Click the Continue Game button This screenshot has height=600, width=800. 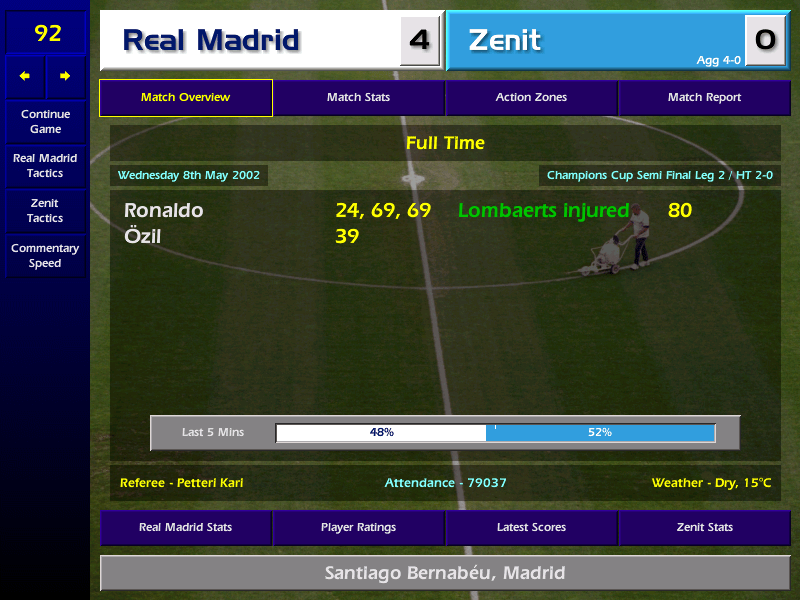(45, 121)
